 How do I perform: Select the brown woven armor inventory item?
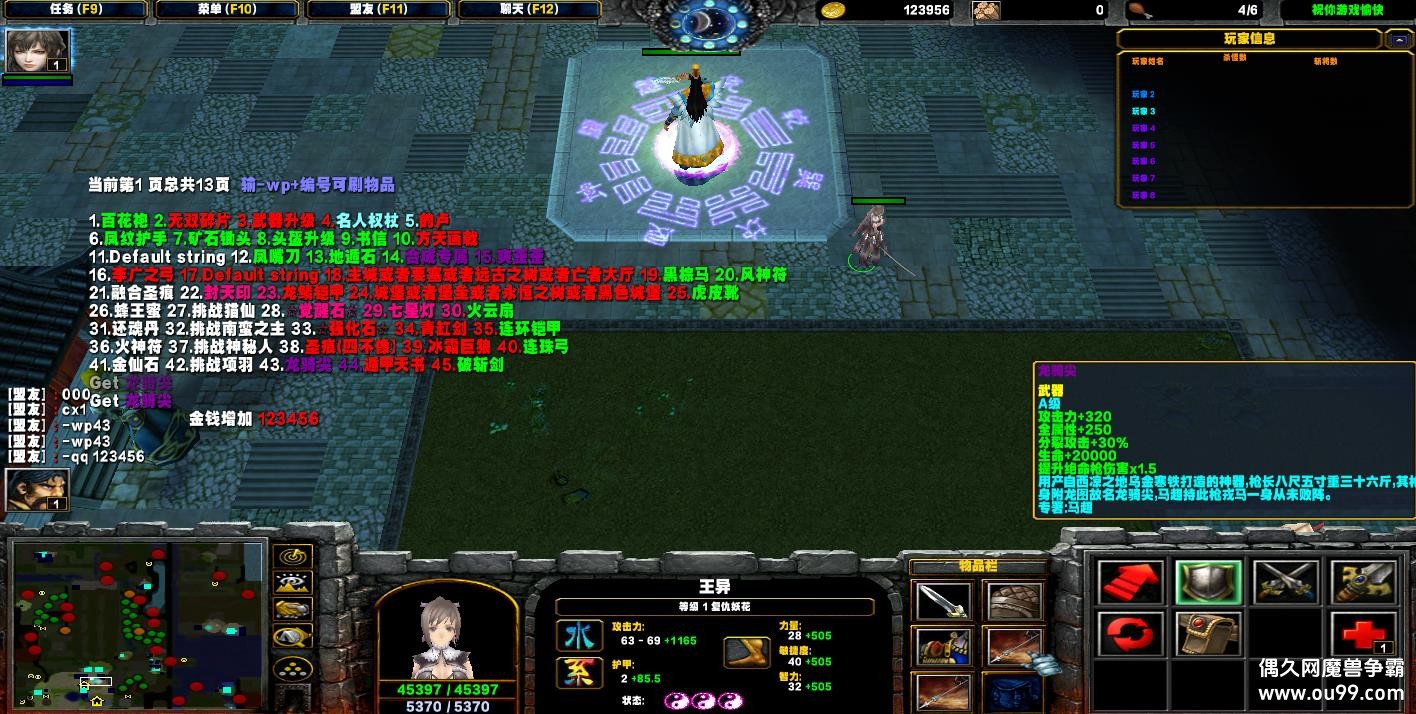click(1014, 602)
